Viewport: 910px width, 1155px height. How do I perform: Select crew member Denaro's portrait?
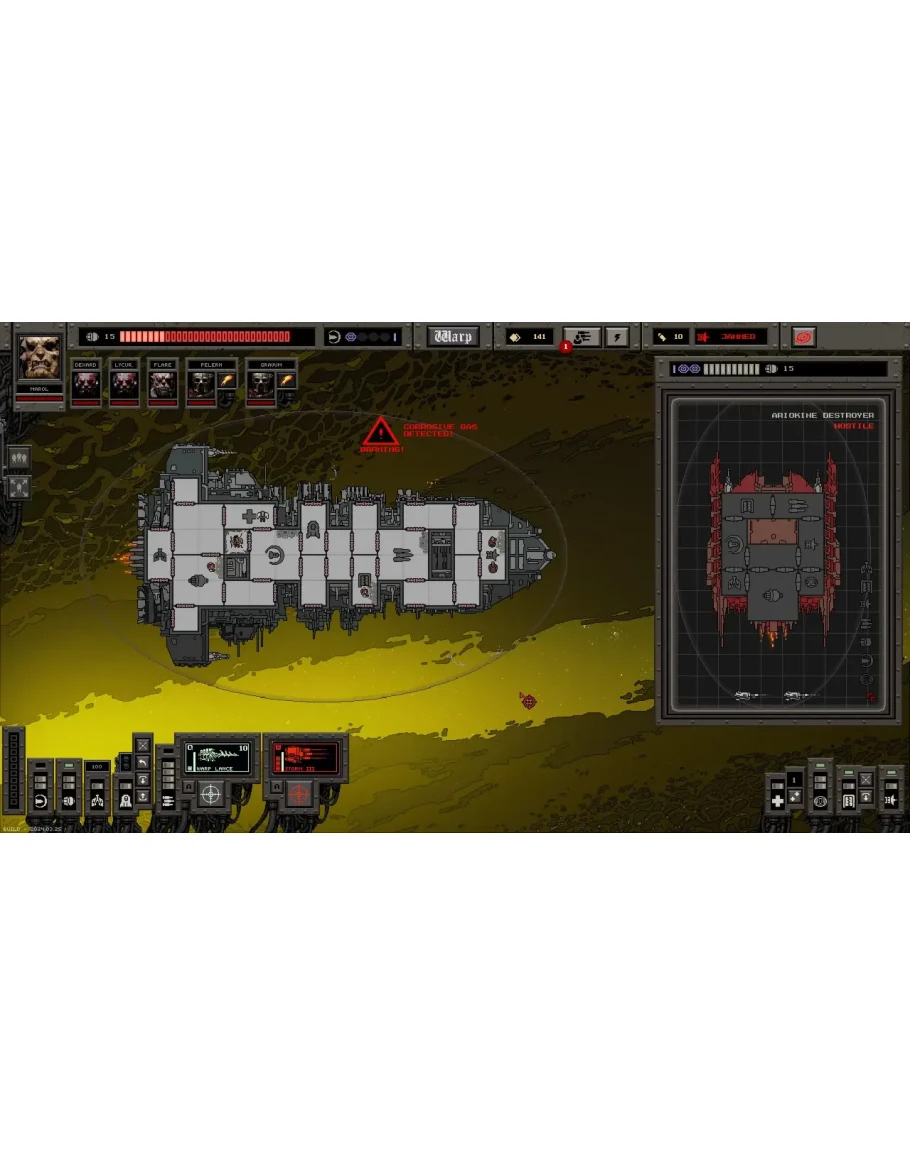[x=85, y=383]
